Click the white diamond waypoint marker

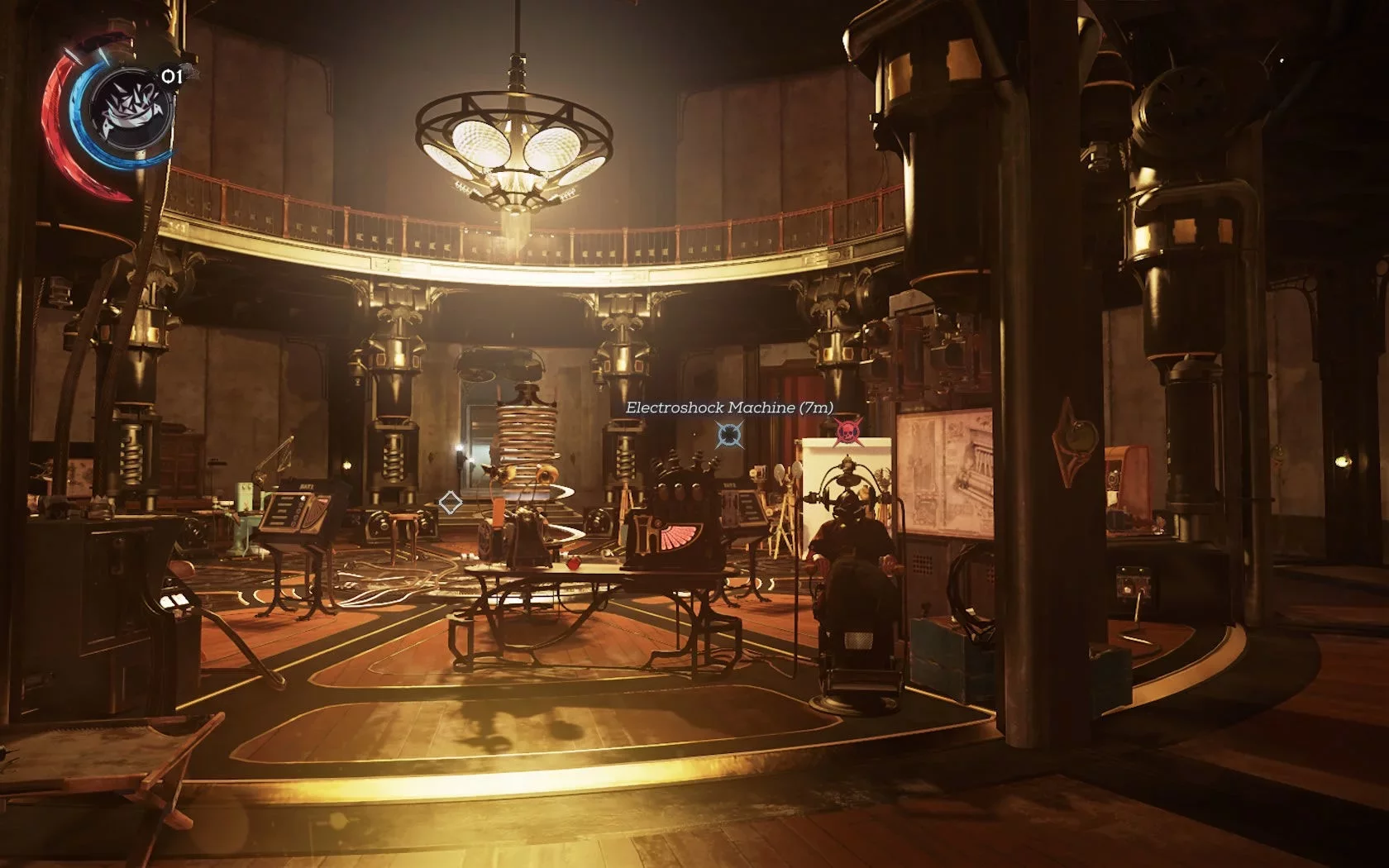pyautogui.click(x=451, y=502)
